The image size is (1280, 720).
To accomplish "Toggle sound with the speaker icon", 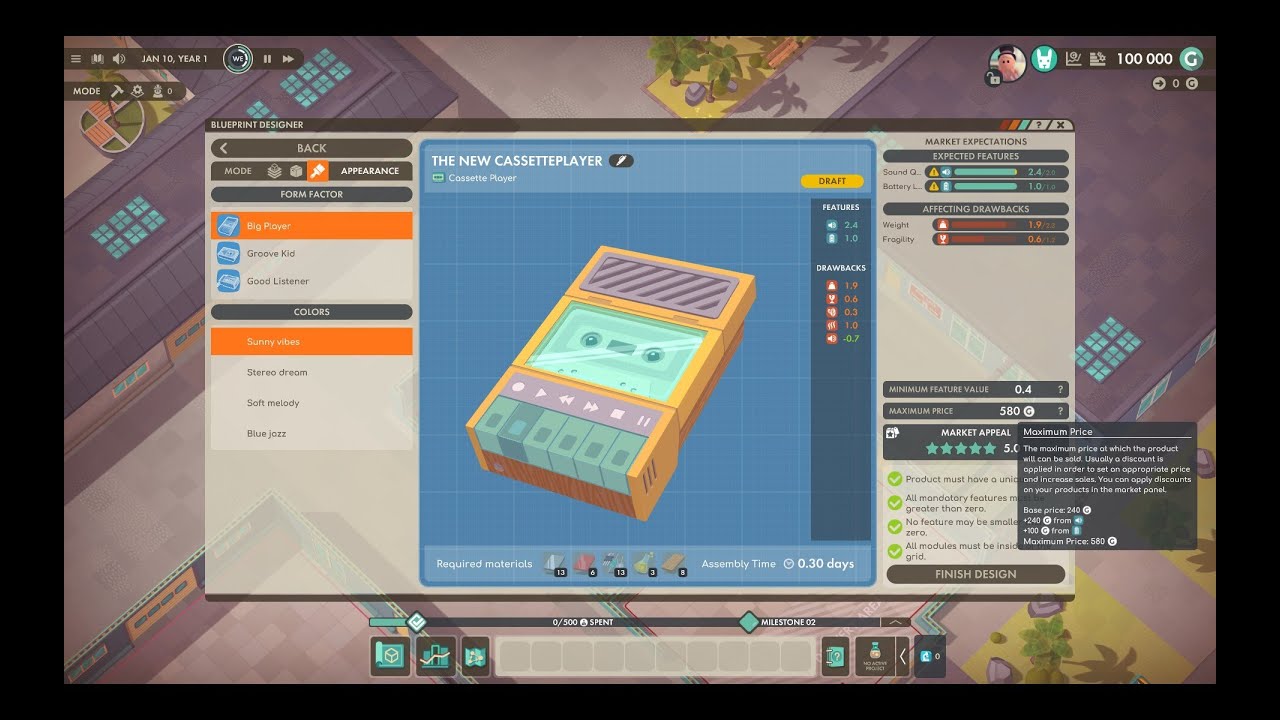I will (119, 59).
